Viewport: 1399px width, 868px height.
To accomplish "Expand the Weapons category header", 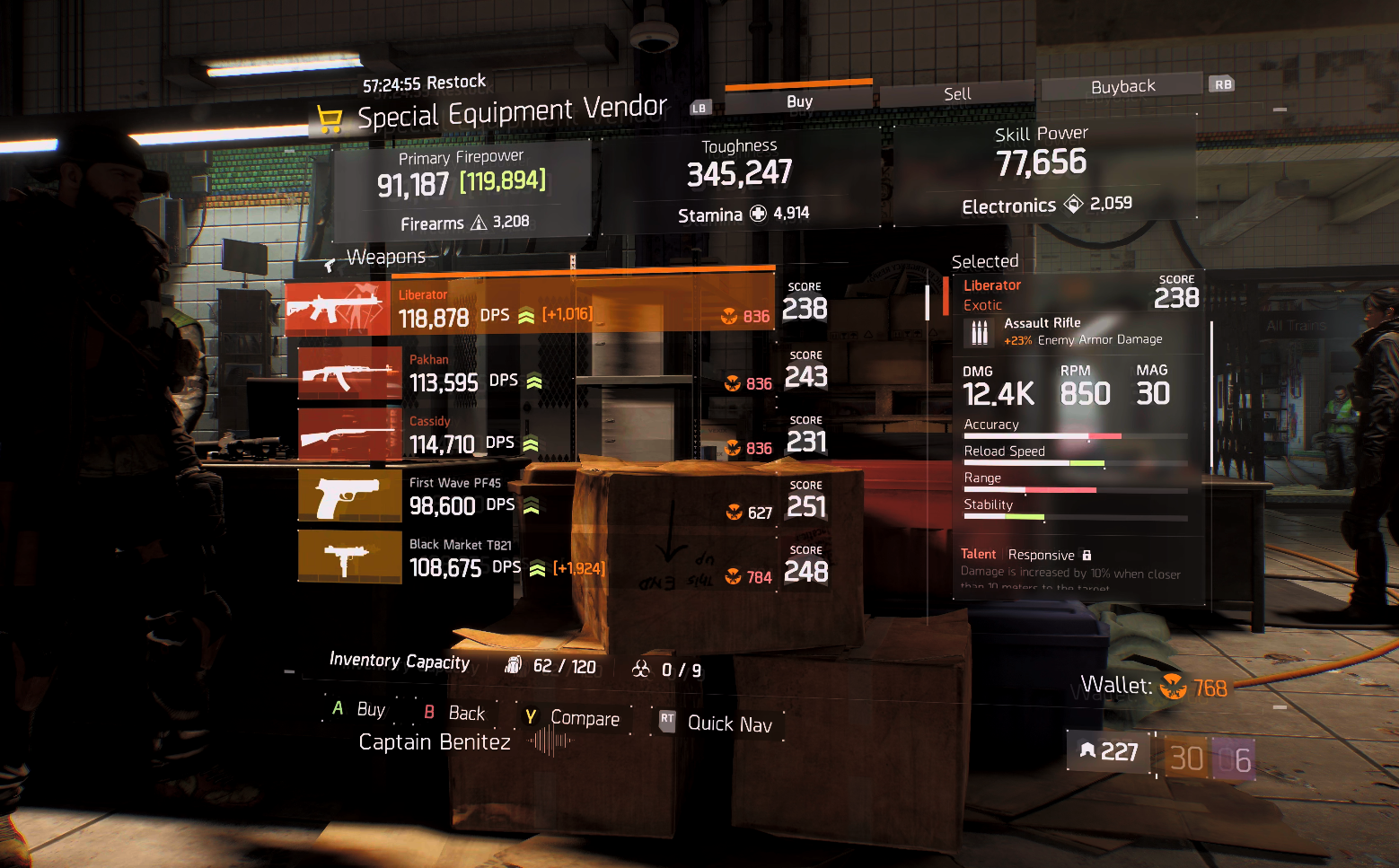I will [x=386, y=256].
